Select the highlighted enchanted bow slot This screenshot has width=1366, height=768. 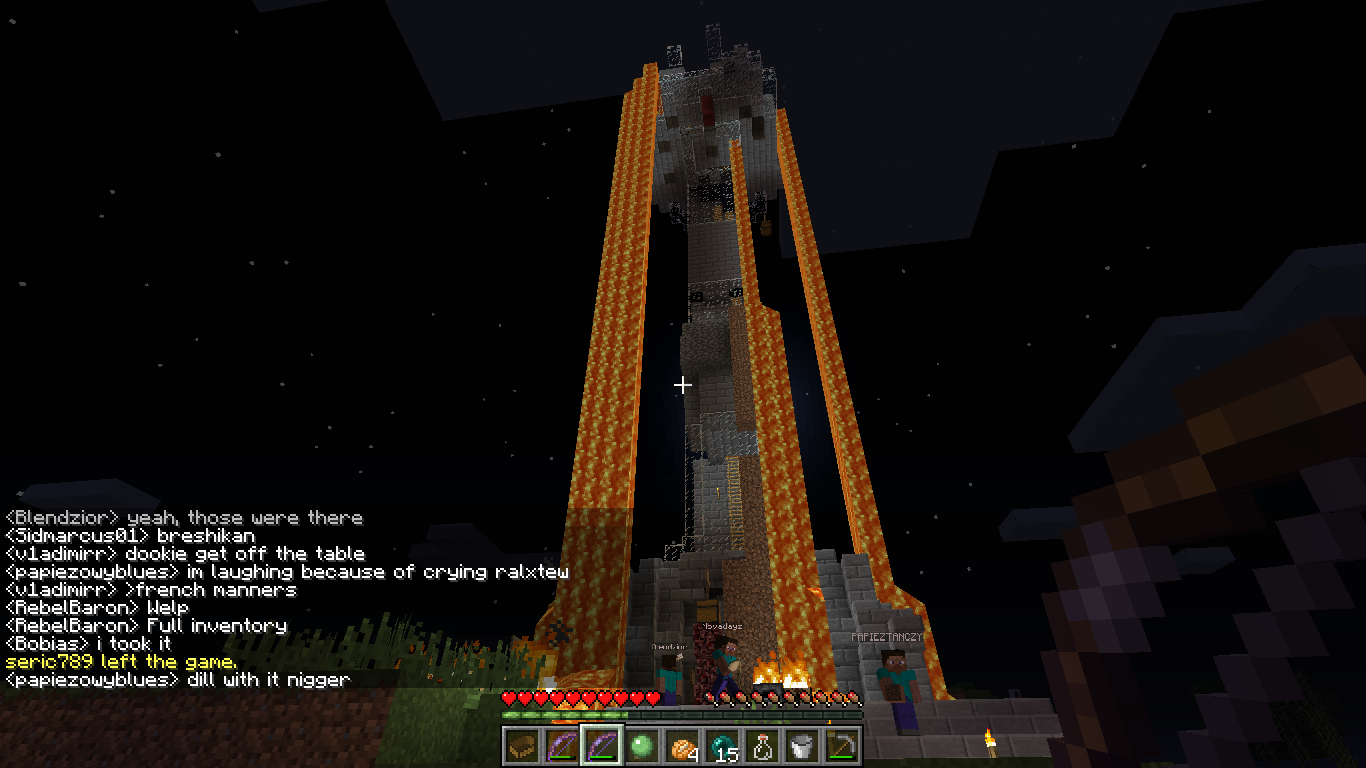point(602,745)
